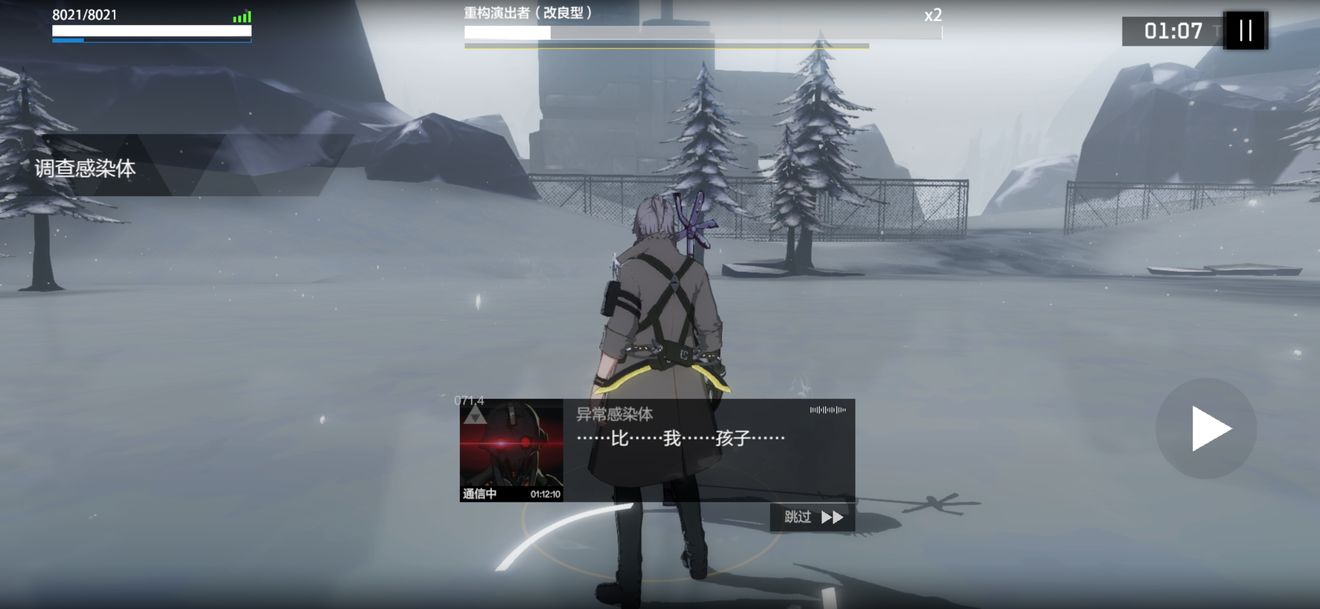Skip the dialogue with 跳过 button
Viewport: 1320px width, 609px height.
pyautogui.click(x=813, y=517)
